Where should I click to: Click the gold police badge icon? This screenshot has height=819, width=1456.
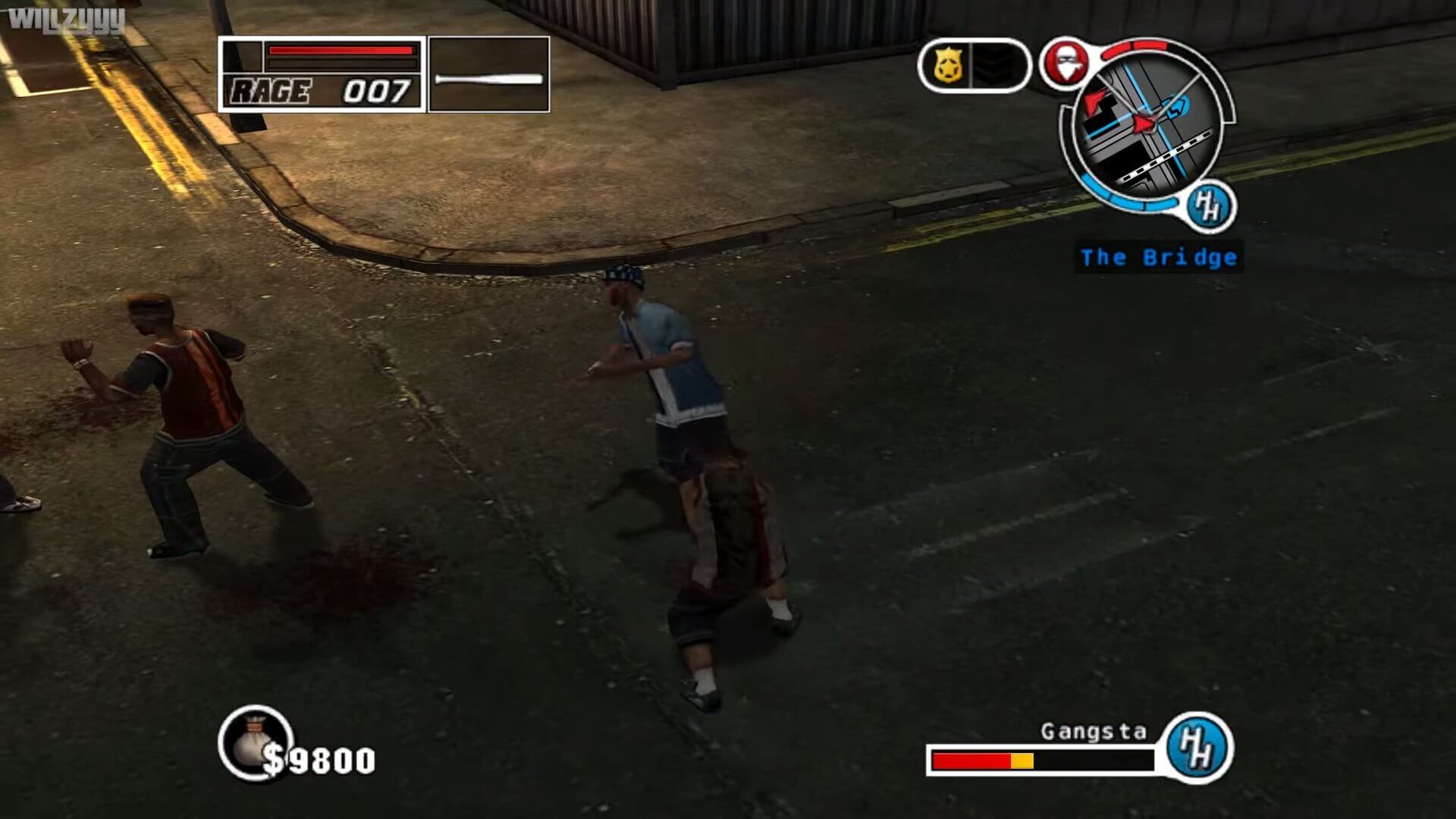(x=948, y=66)
